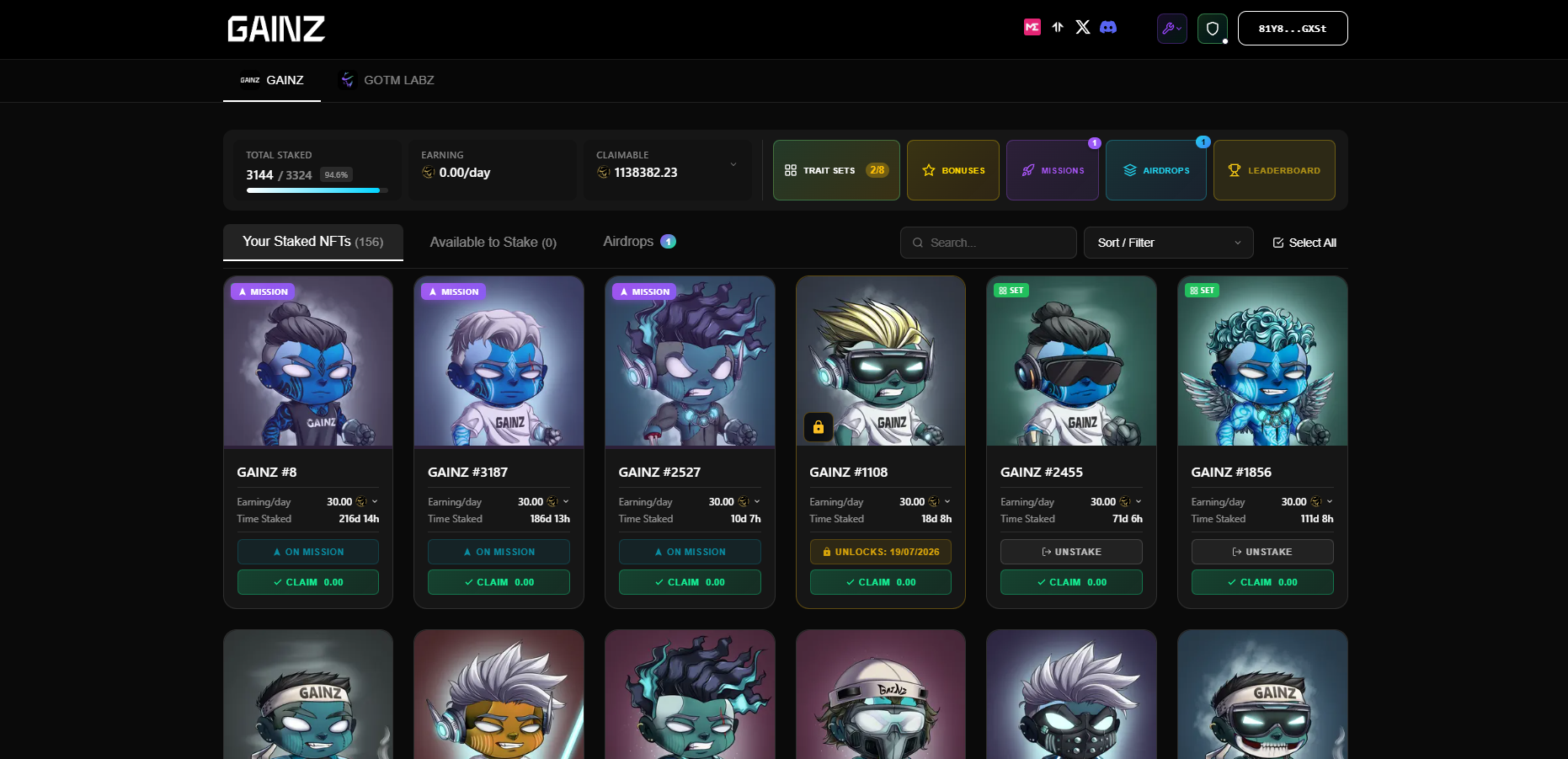The height and width of the screenshot is (759, 1568).
Task: Toggle Select All staked NFTs
Action: point(1304,243)
